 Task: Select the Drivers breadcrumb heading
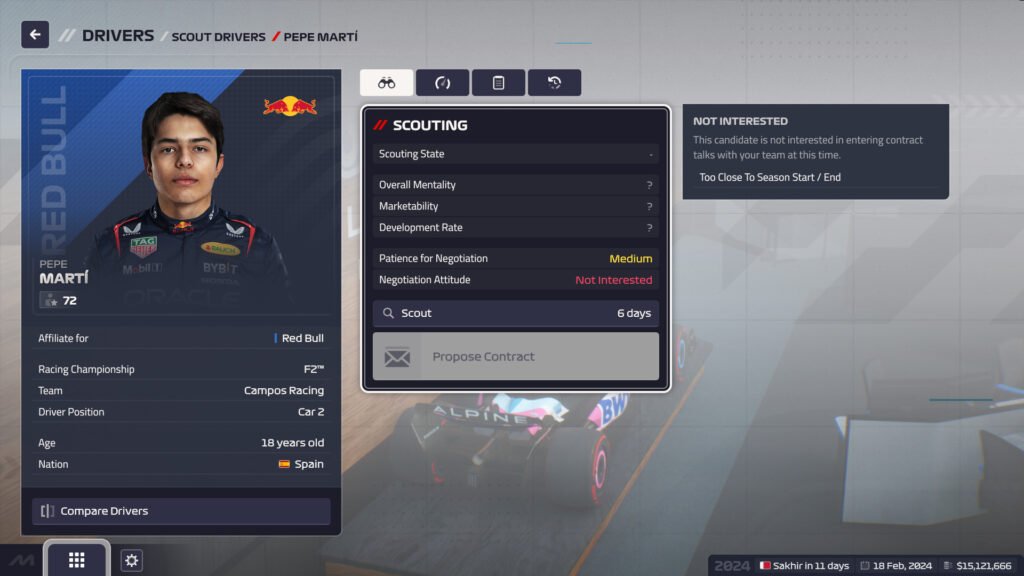tap(118, 36)
